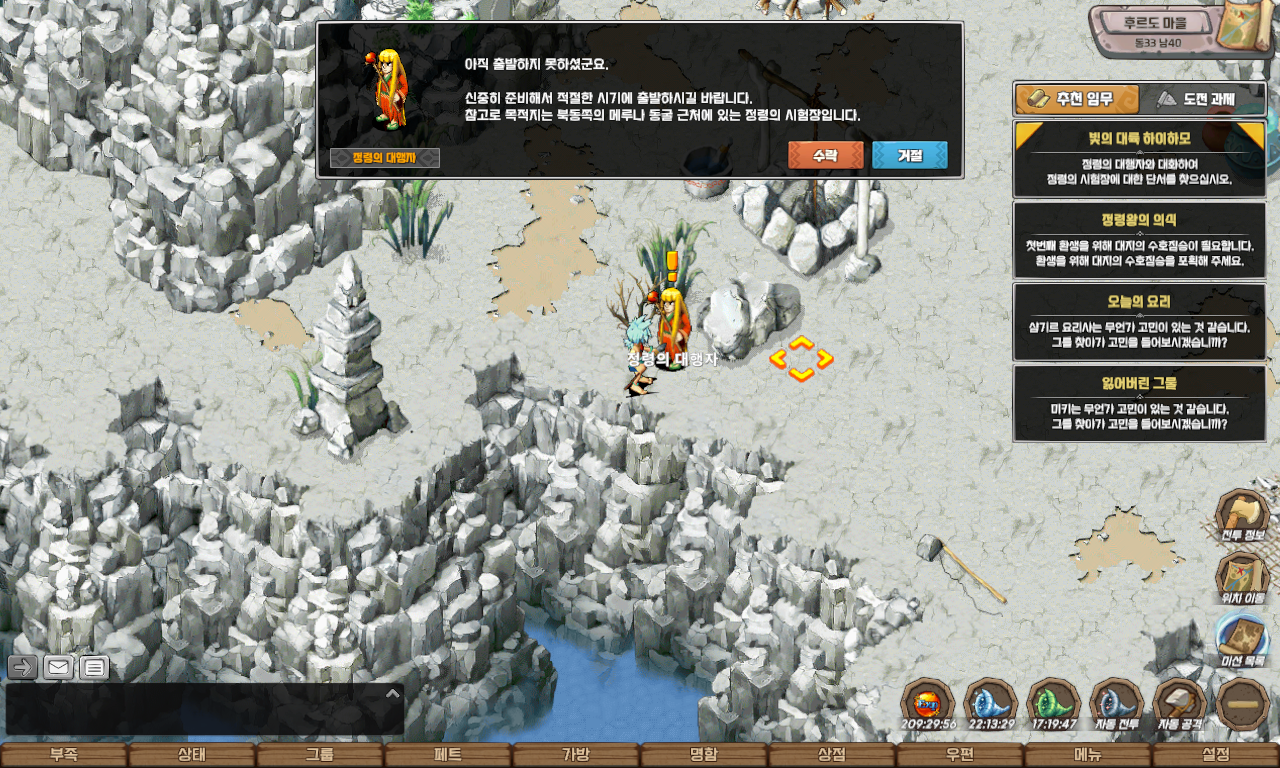Image resolution: width=1280 pixels, height=768 pixels.
Task: Open the 빛의 대륙 하이하모 quest entry
Action: pyautogui.click(x=1139, y=160)
